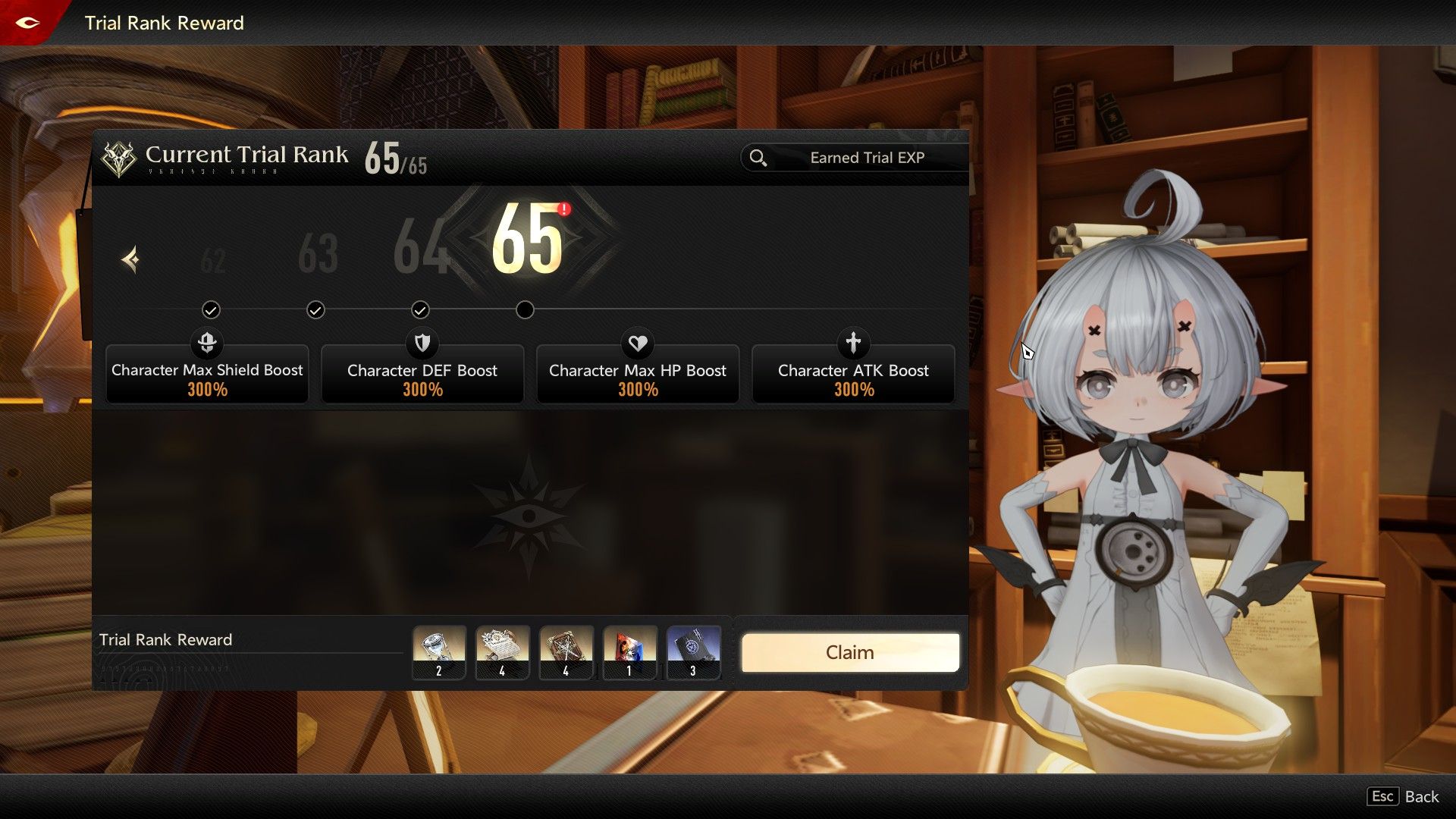
Task: View the Character Max Shield Boost card
Action: coord(207,375)
